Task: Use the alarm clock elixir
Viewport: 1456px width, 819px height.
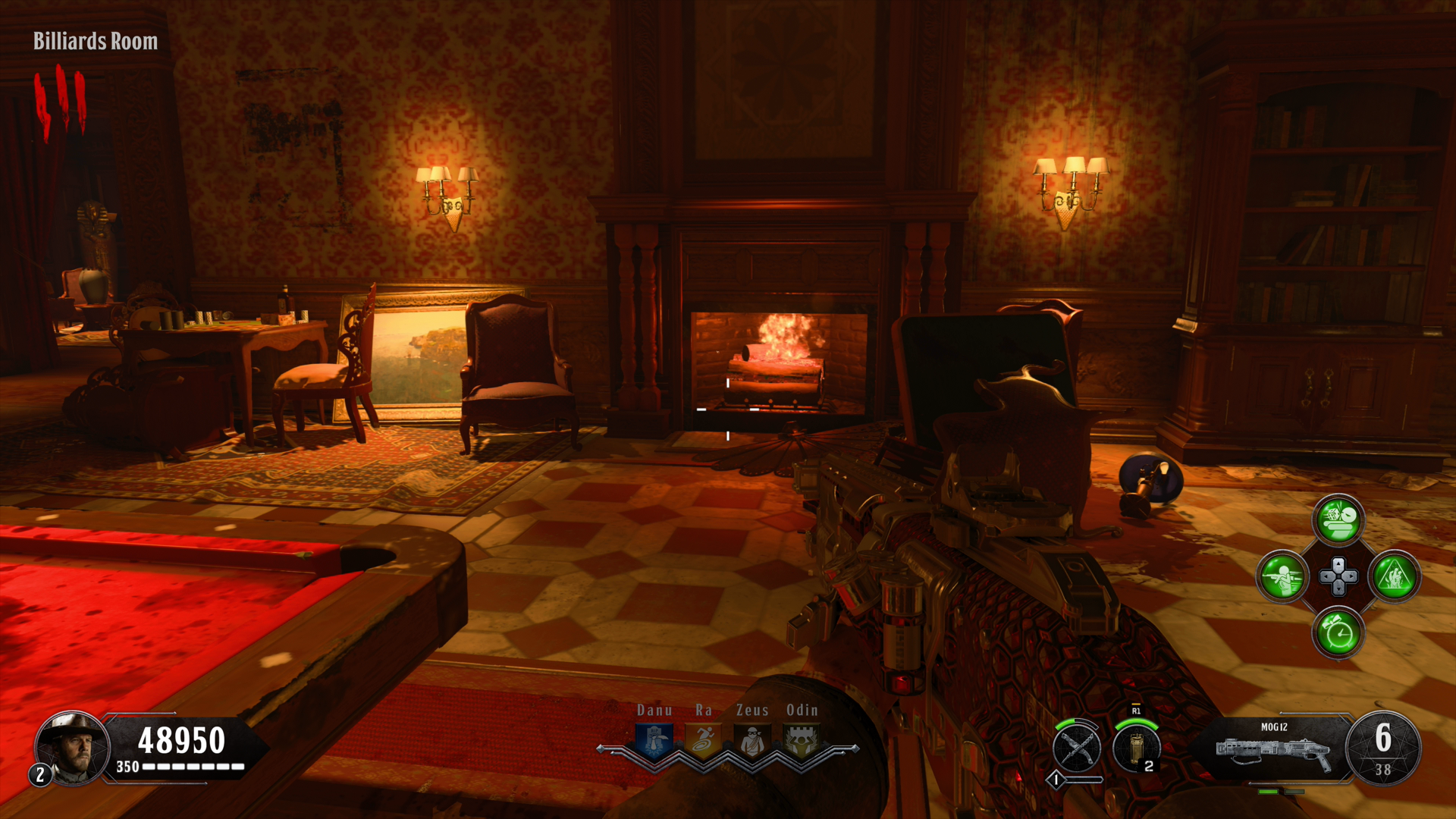Action: [x=1338, y=633]
